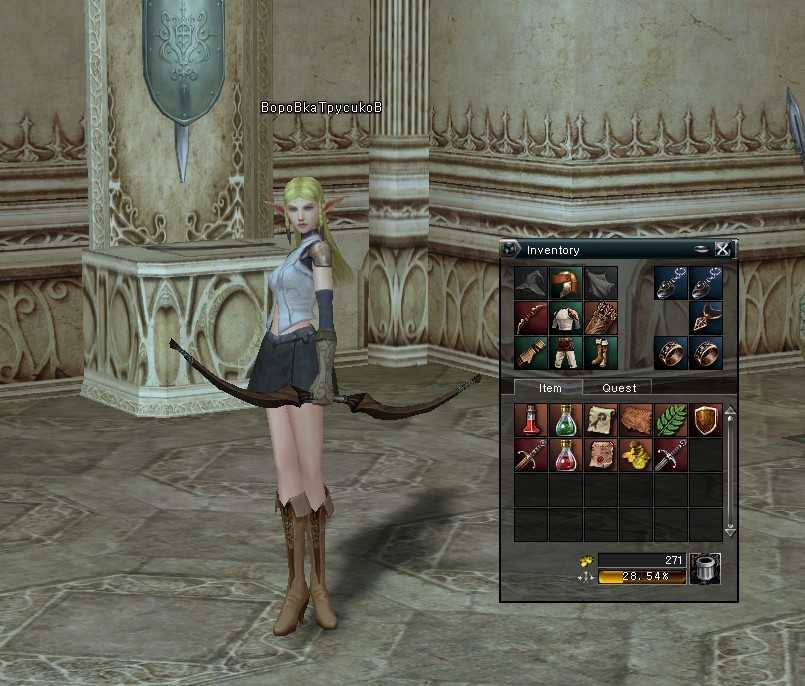Choose the equipped white chest armor

pos(566,318)
